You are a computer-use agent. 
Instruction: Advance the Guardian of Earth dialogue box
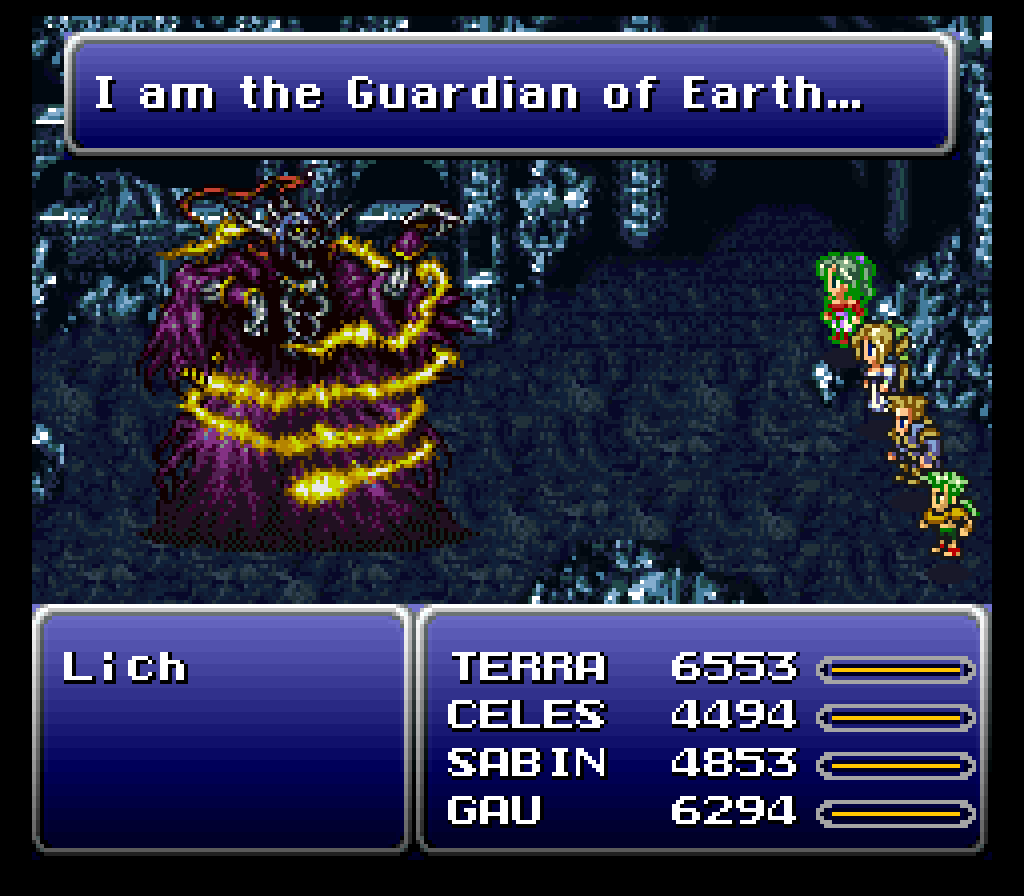point(510,95)
